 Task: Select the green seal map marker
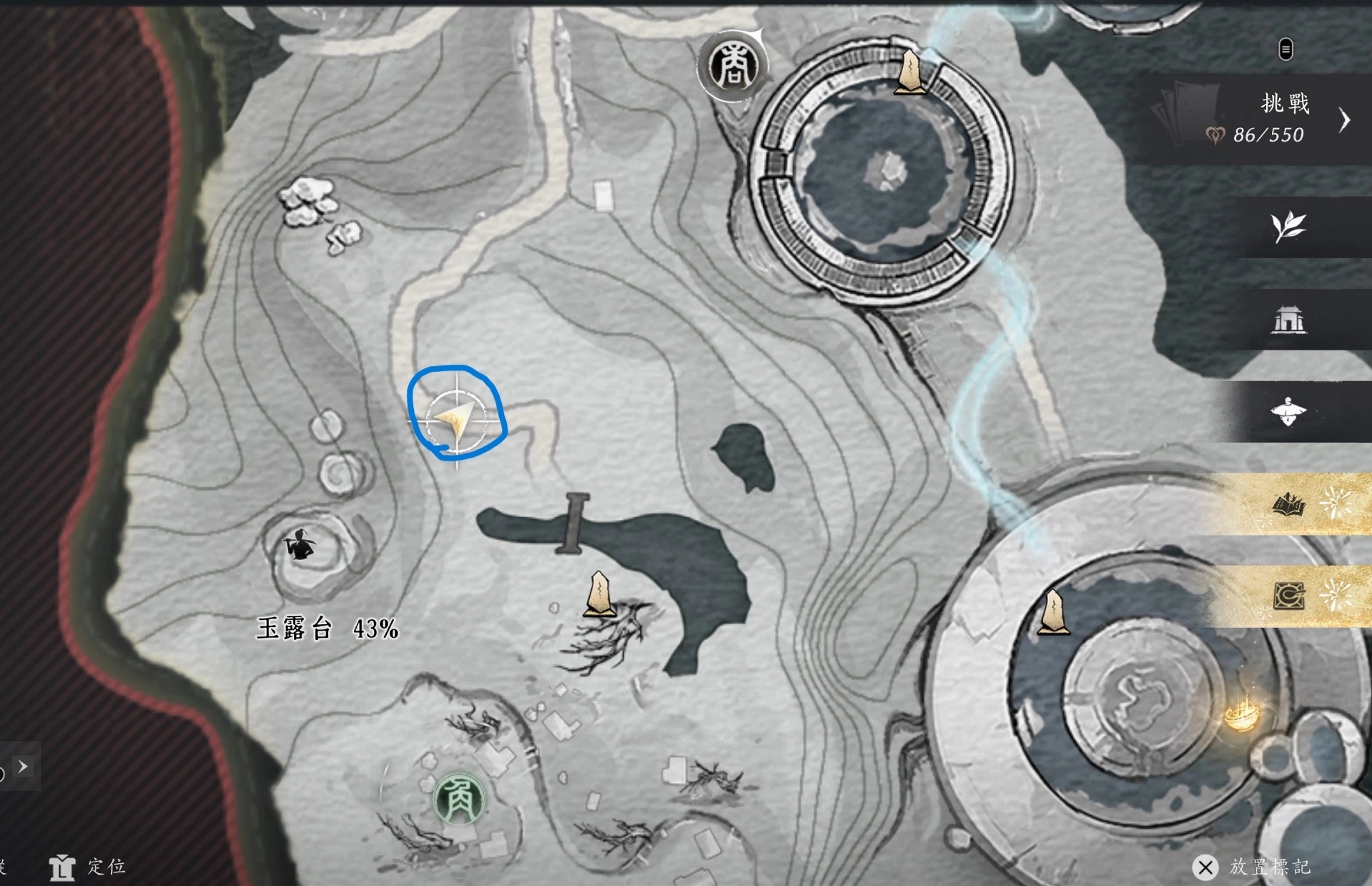click(459, 799)
